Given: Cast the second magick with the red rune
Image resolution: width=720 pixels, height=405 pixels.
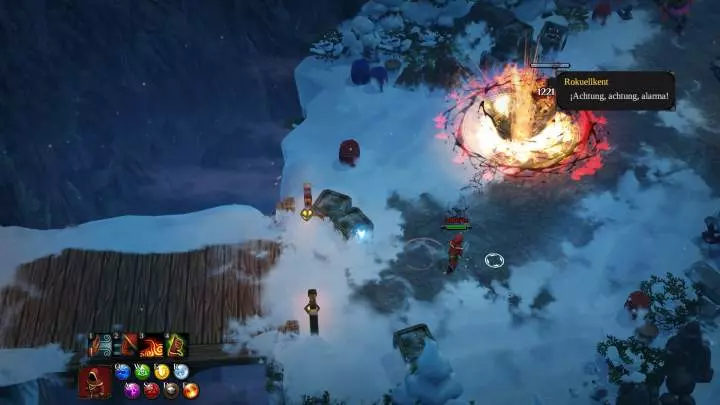Looking at the screenshot, I should (127, 346).
